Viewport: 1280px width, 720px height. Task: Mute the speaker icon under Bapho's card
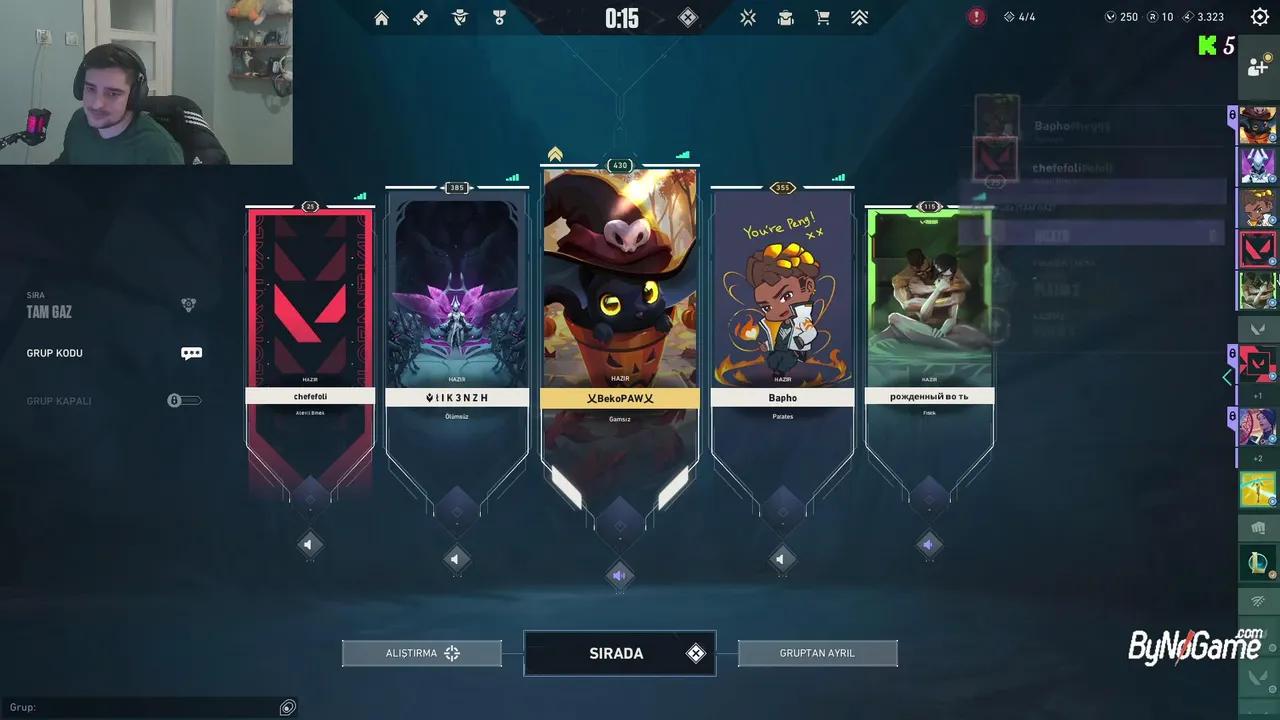[782, 559]
